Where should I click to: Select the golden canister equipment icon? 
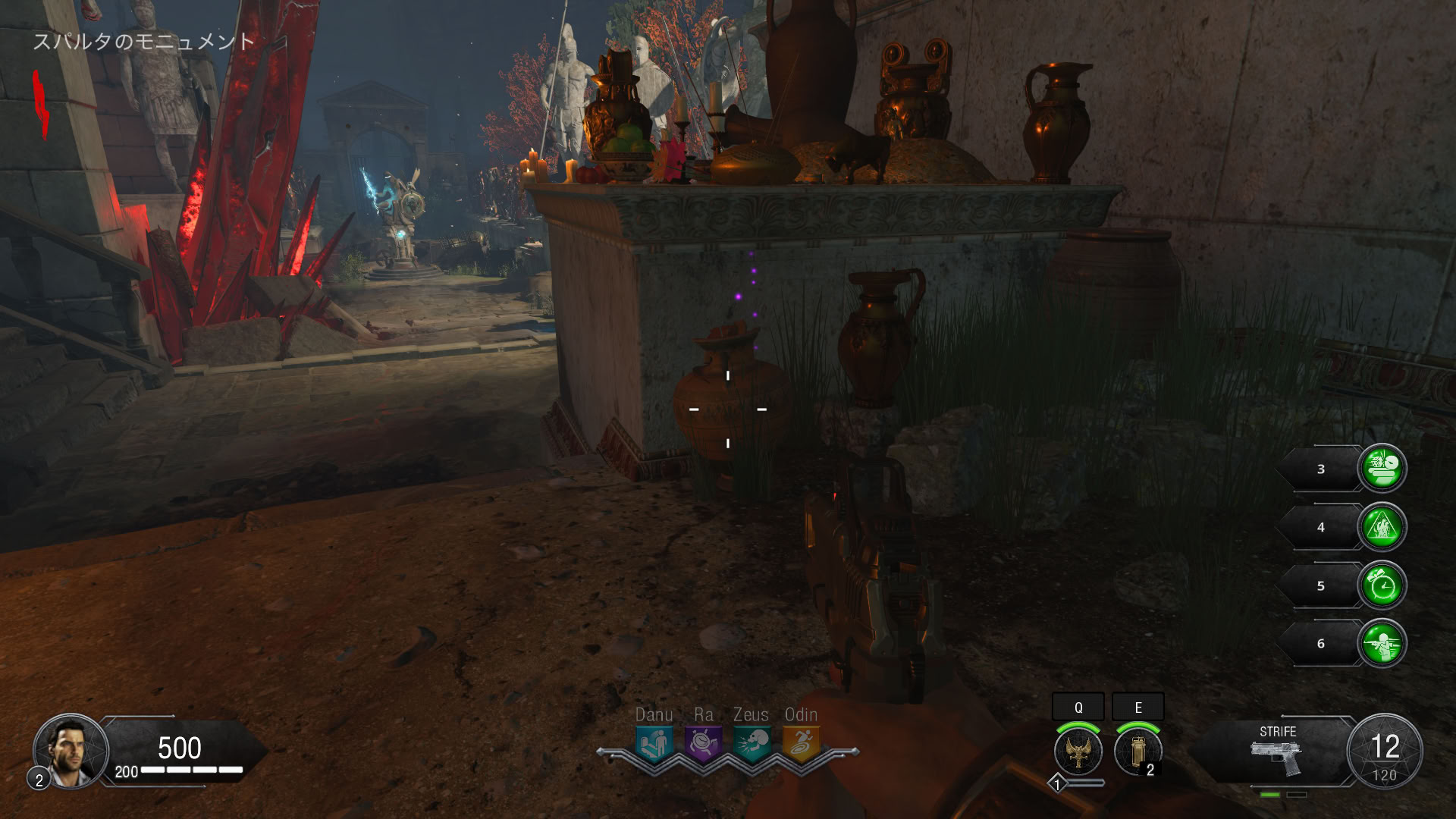click(1137, 751)
